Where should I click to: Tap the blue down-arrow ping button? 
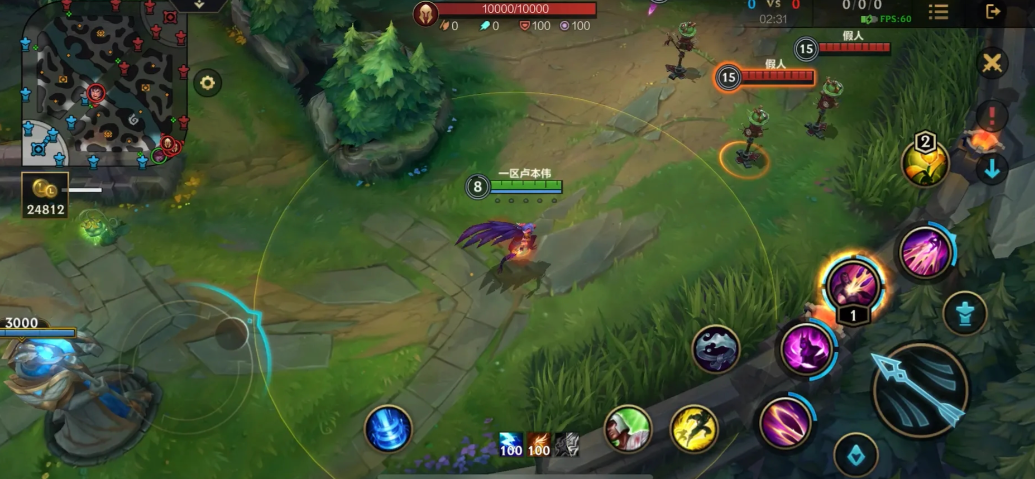pos(992,168)
